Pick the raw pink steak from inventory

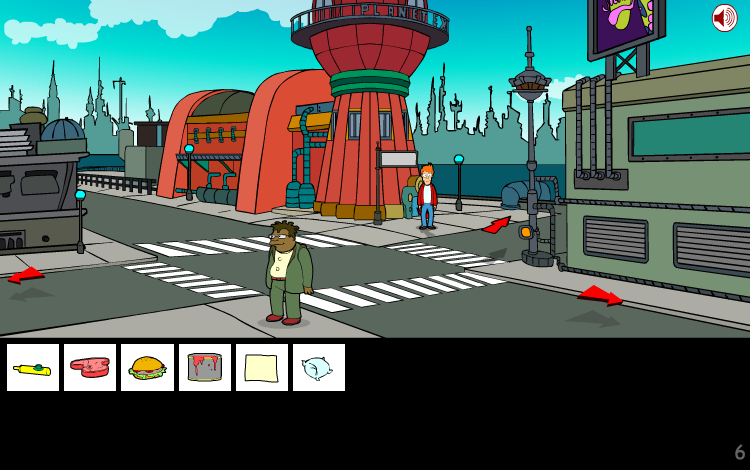(90, 368)
